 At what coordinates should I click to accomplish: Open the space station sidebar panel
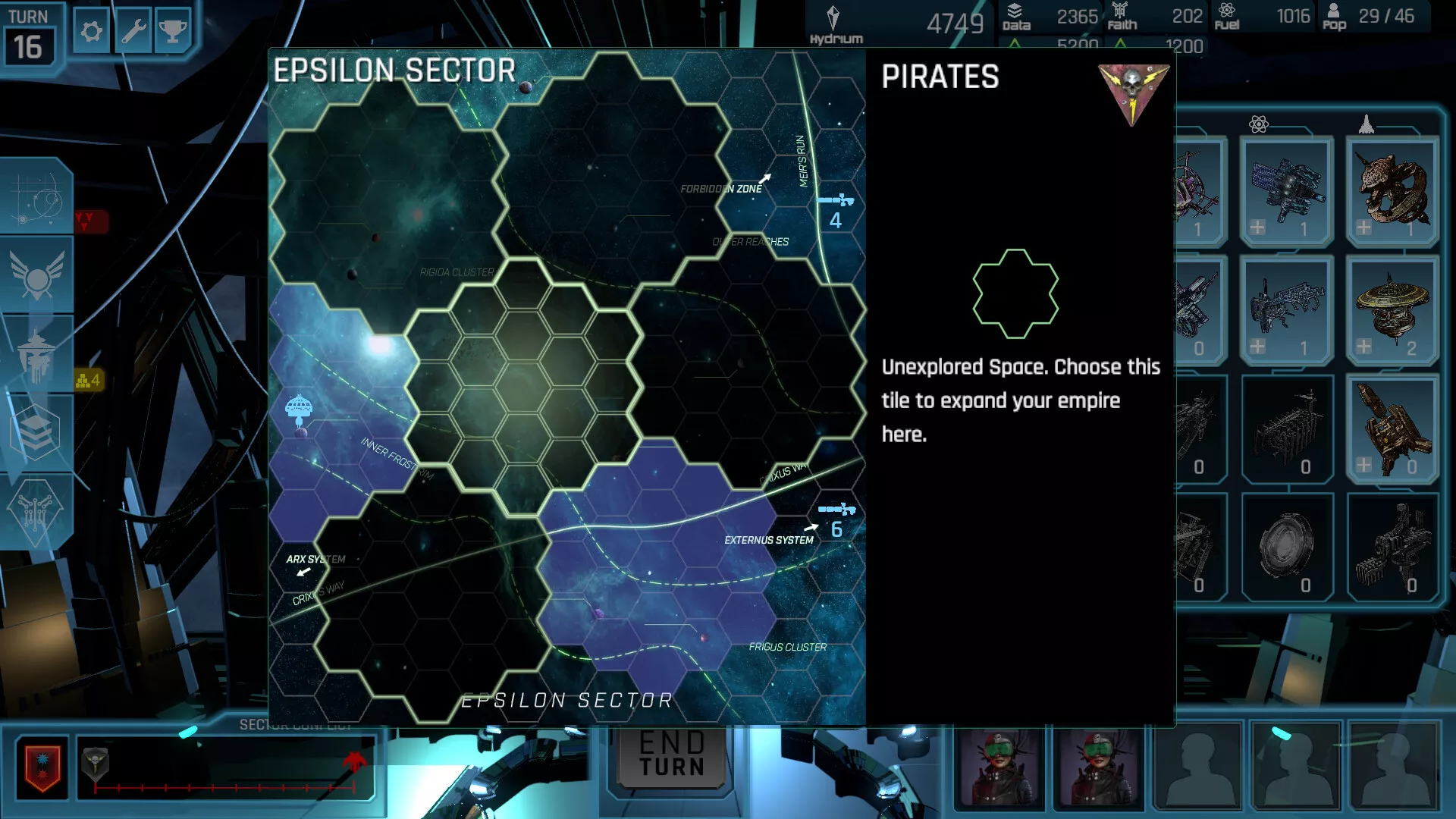(x=36, y=355)
